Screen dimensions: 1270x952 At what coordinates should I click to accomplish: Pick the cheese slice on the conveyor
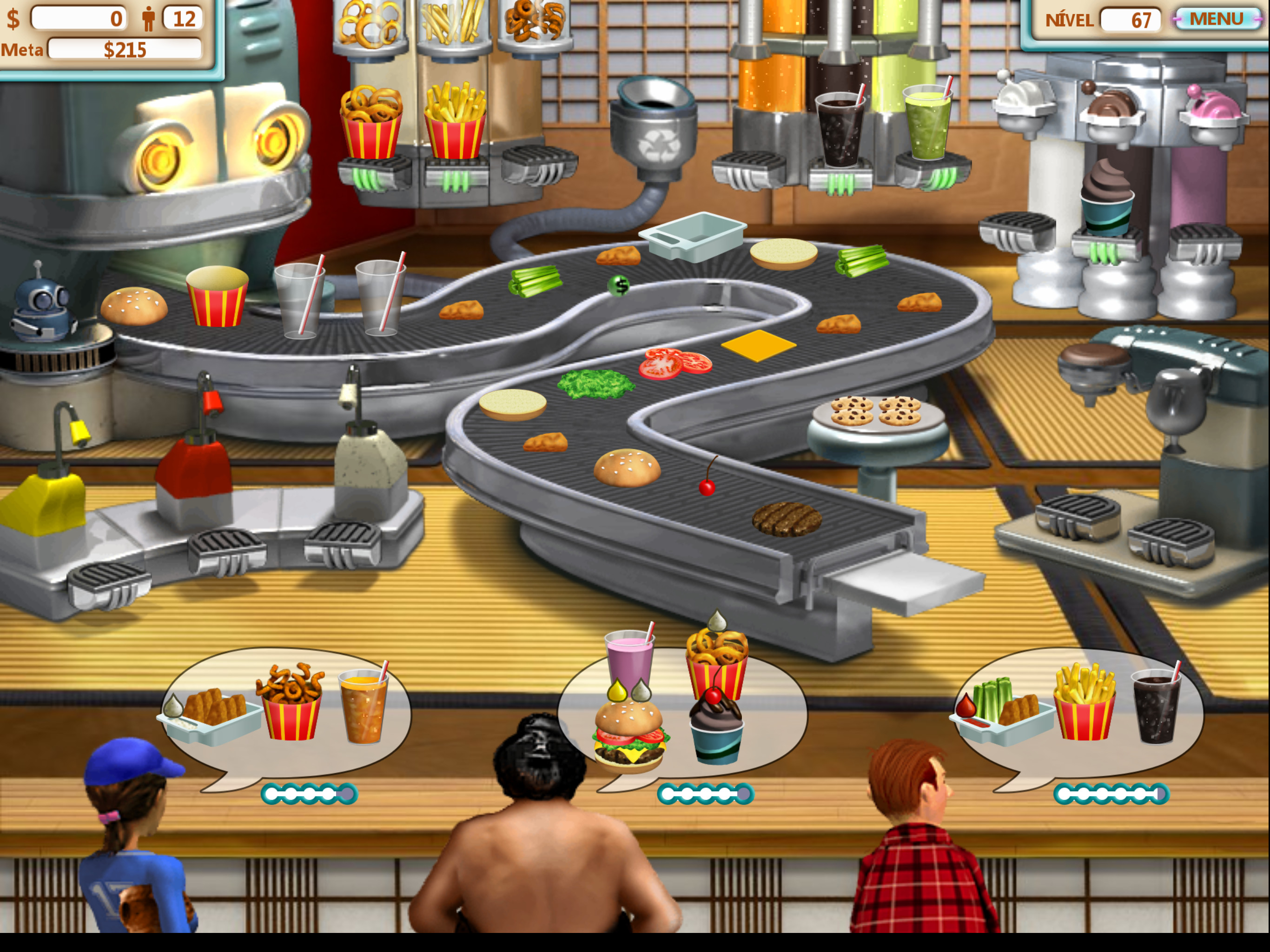coord(759,345)
